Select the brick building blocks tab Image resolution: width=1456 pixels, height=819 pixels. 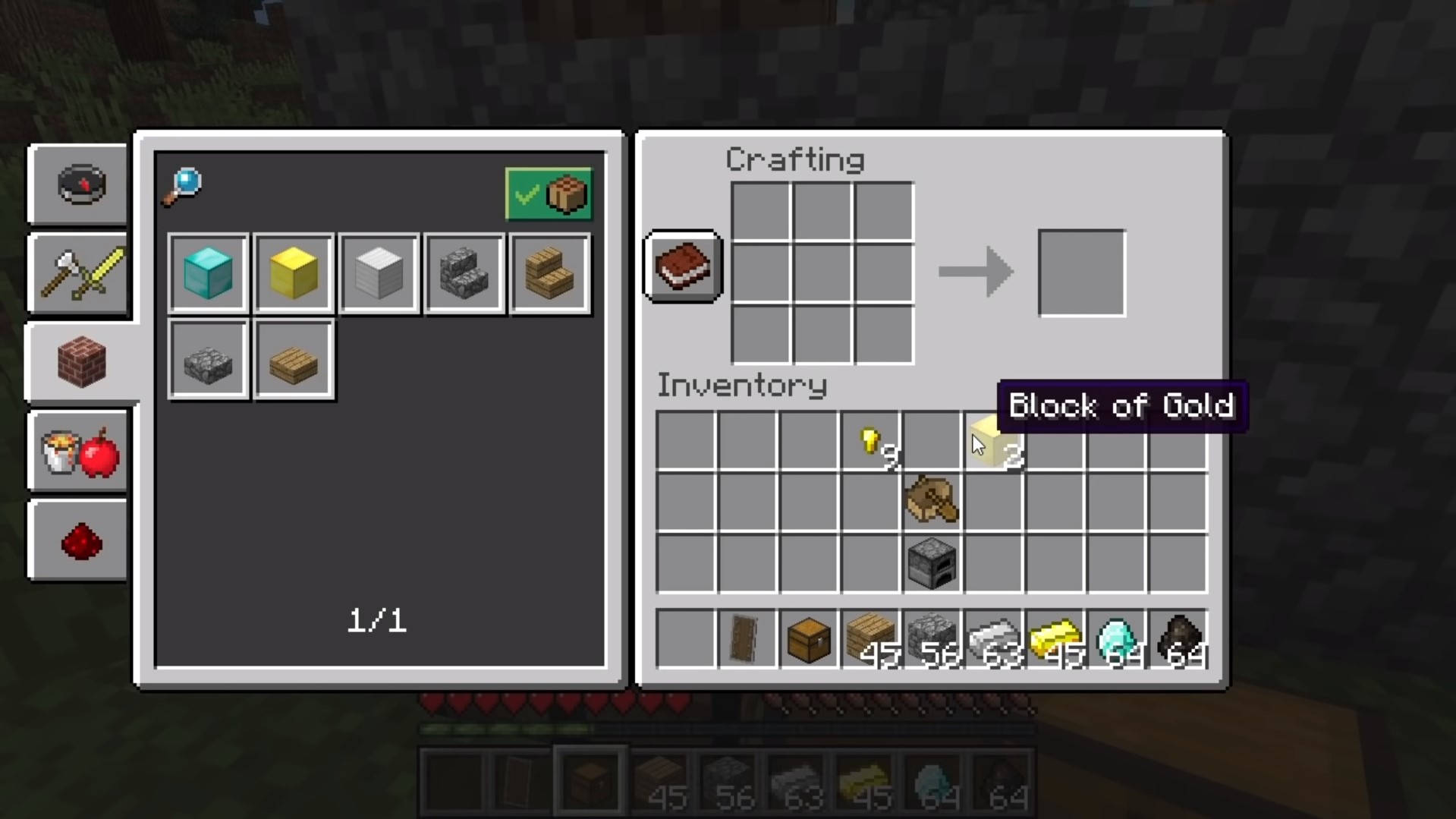point(82,362)
